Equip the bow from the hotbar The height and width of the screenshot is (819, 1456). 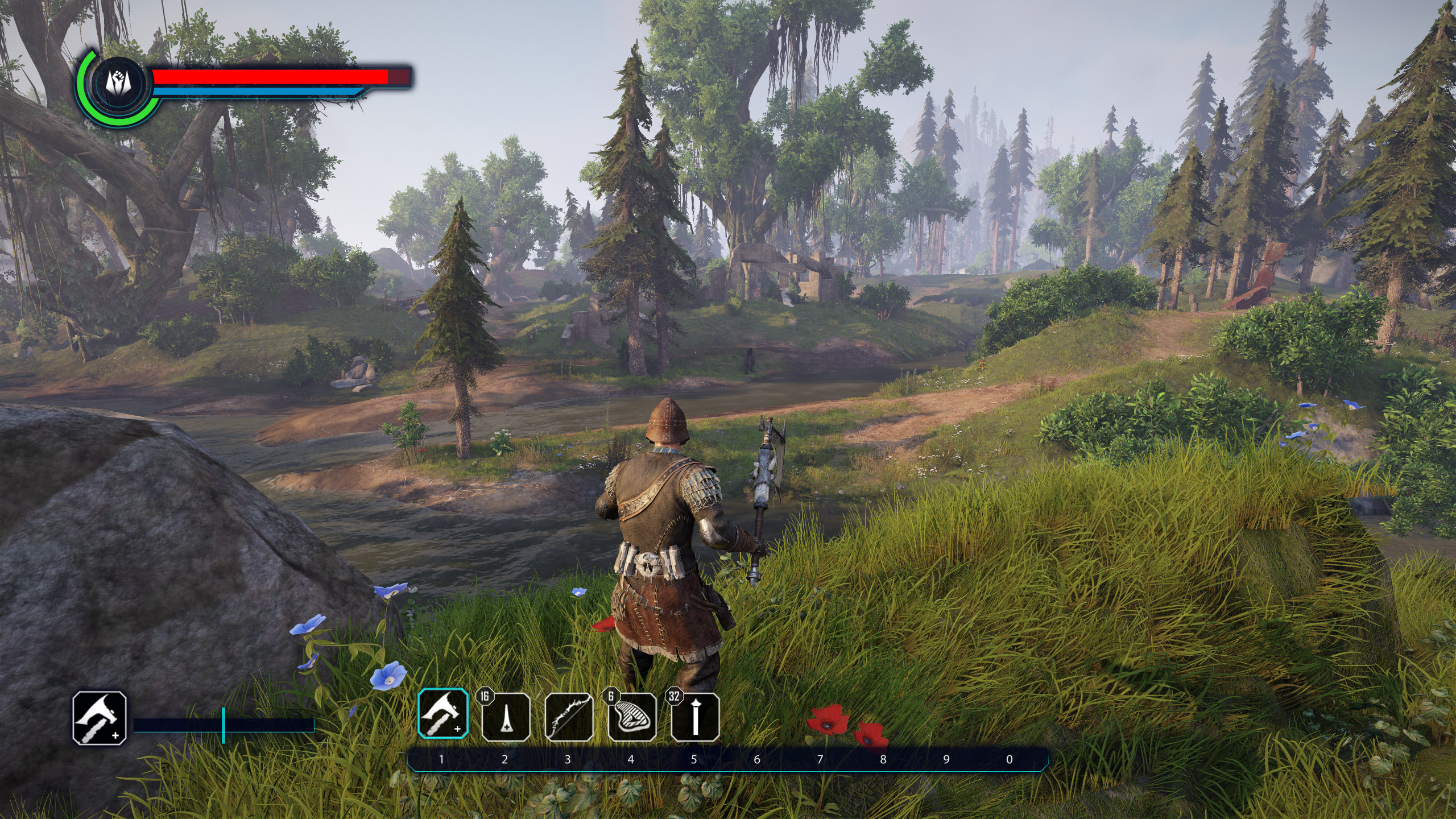pyautogui.click(x=569, y=717)
